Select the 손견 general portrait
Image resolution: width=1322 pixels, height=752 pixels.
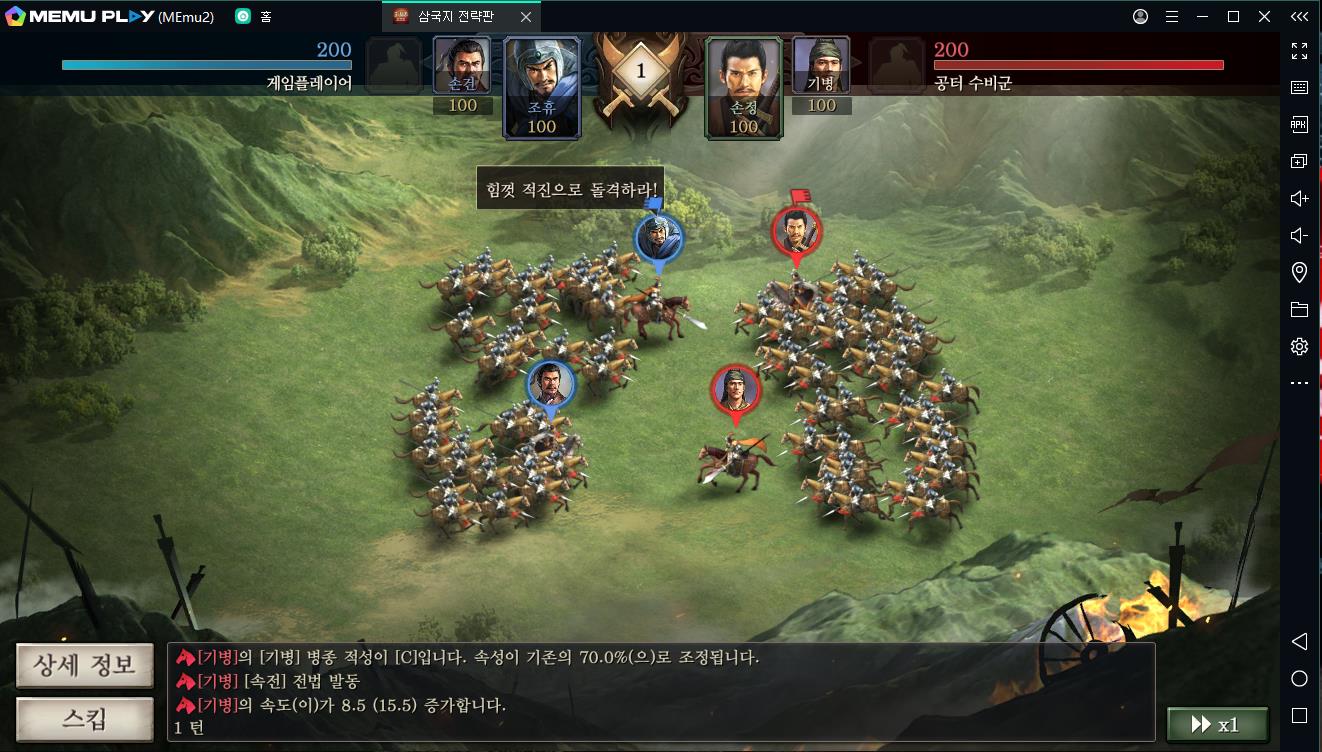(462, 67)
